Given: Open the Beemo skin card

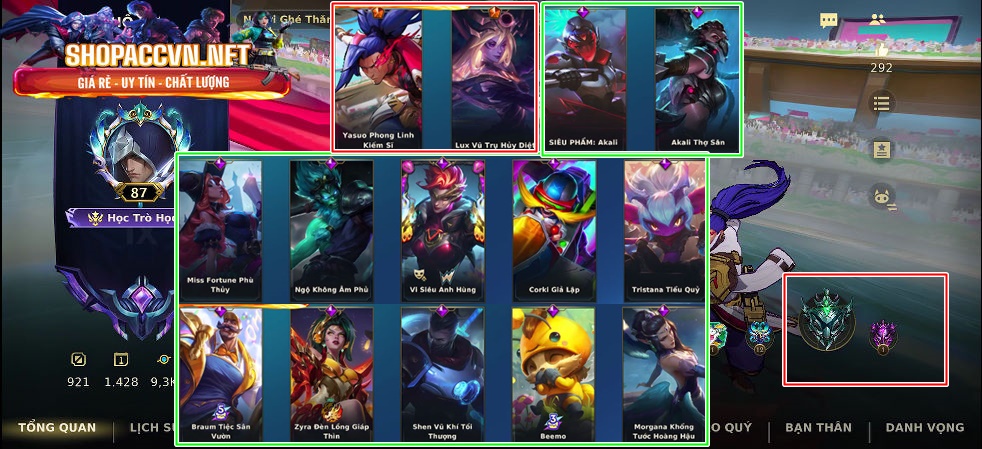Looking at the screenshot, I should (x=553, y=374).
